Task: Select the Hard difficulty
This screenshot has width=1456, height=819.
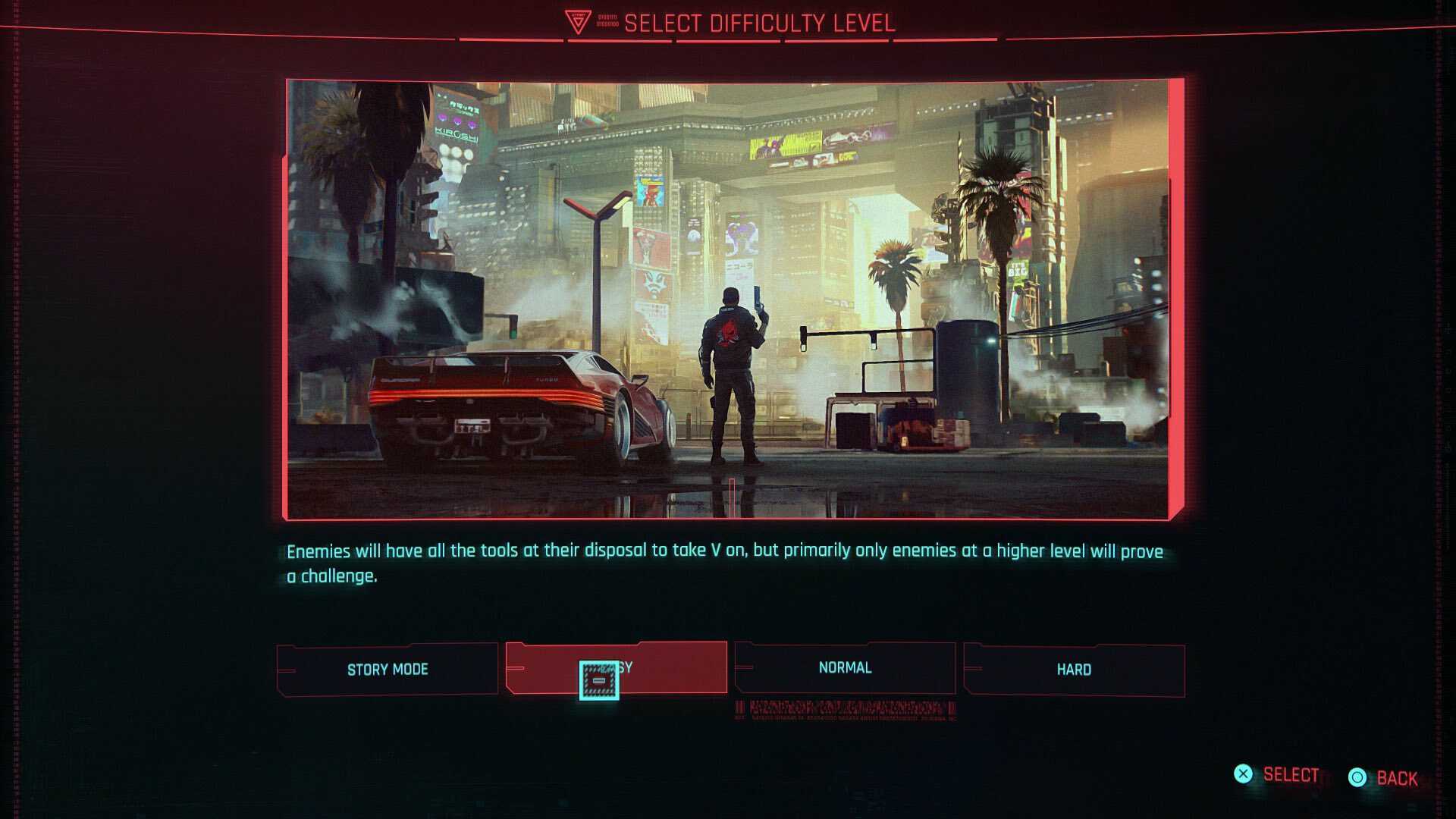Action: (1074, 670)
